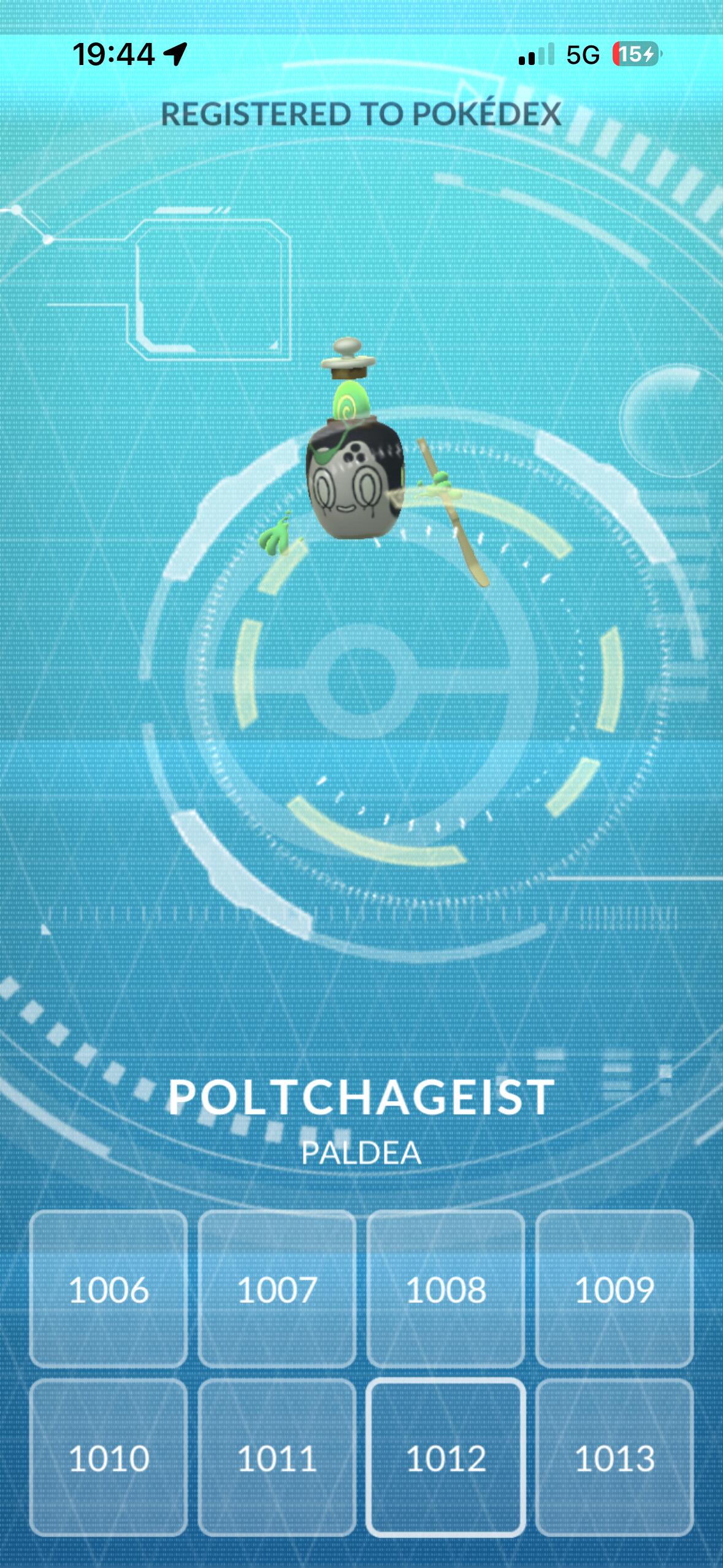
Task: Select highlighted Poltchageist tile 1012
Action: pyautogui.click(x=446, y=1458)
